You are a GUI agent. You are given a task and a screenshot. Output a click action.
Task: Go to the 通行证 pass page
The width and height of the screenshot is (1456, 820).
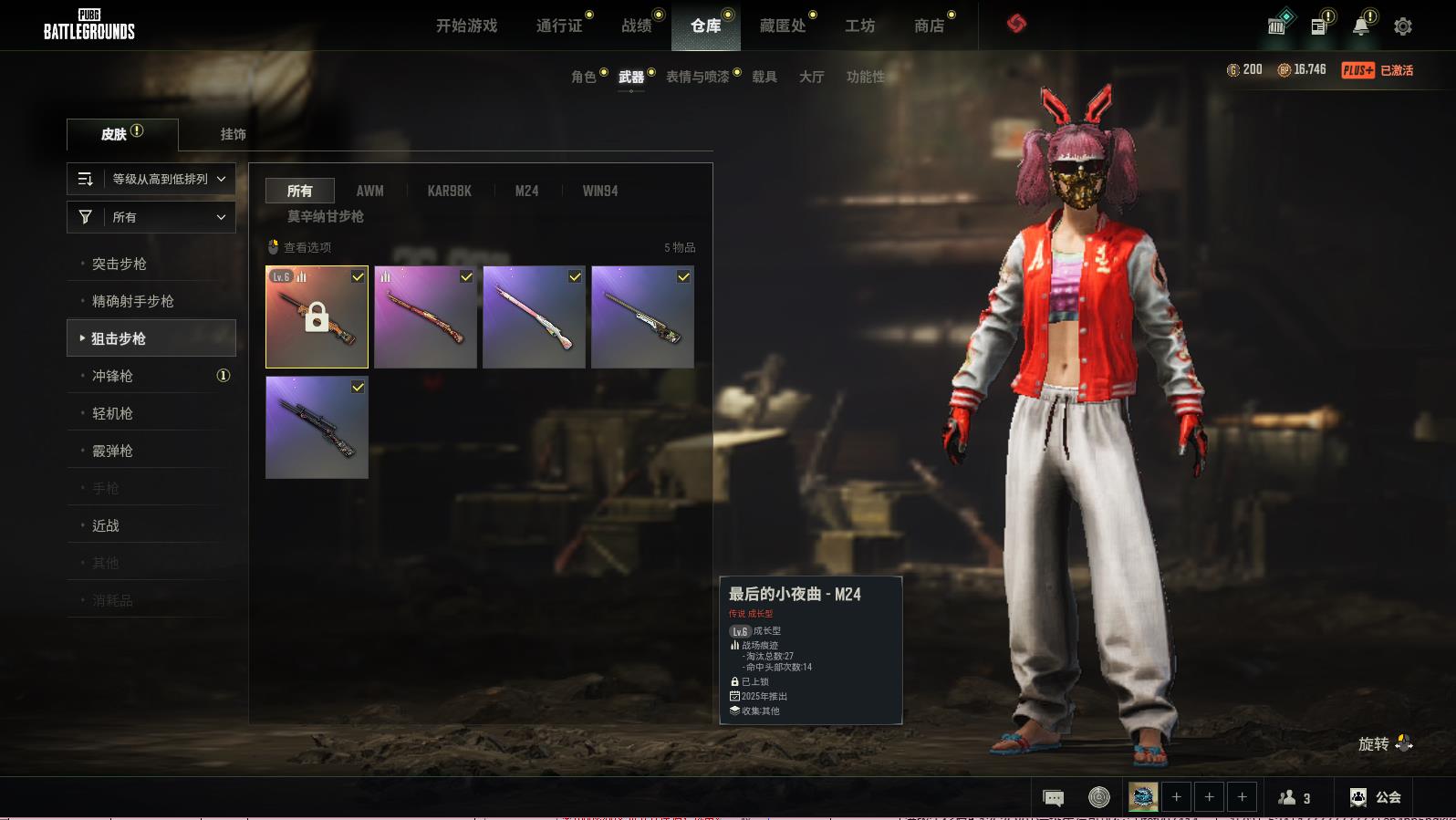click(559, 26)
